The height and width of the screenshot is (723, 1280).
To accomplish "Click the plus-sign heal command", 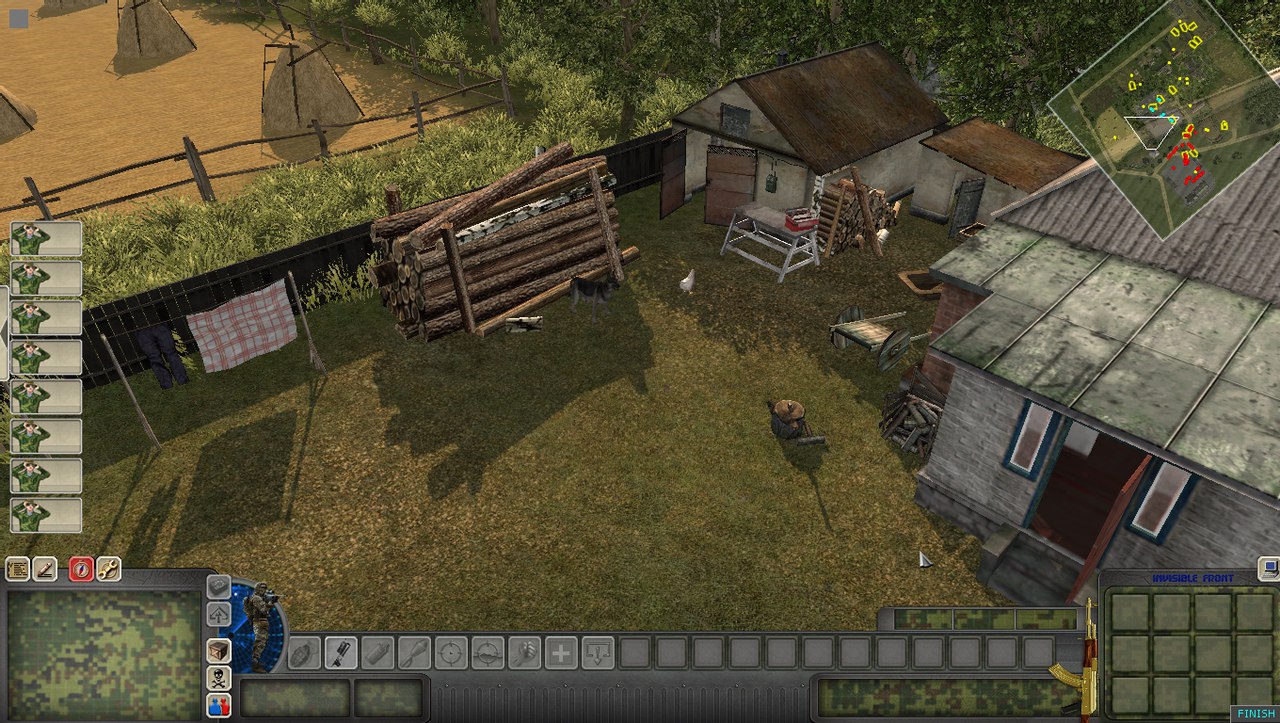I will pyautogui.click(x=561, y=653).
